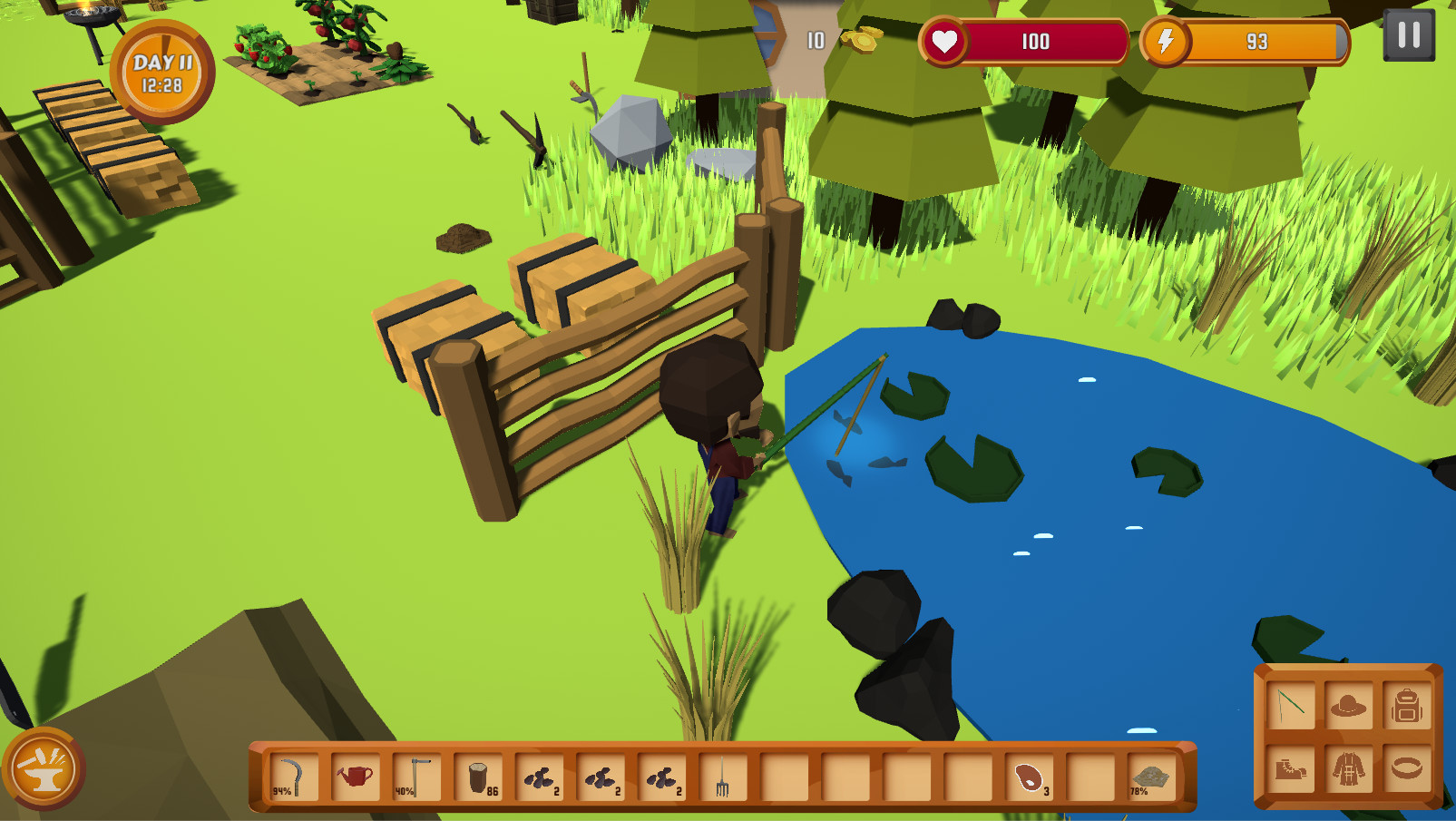The width and height of the screenshot is (1456, 821).
Task: Select the watering can from the hotbar
Action: point(356,776)
